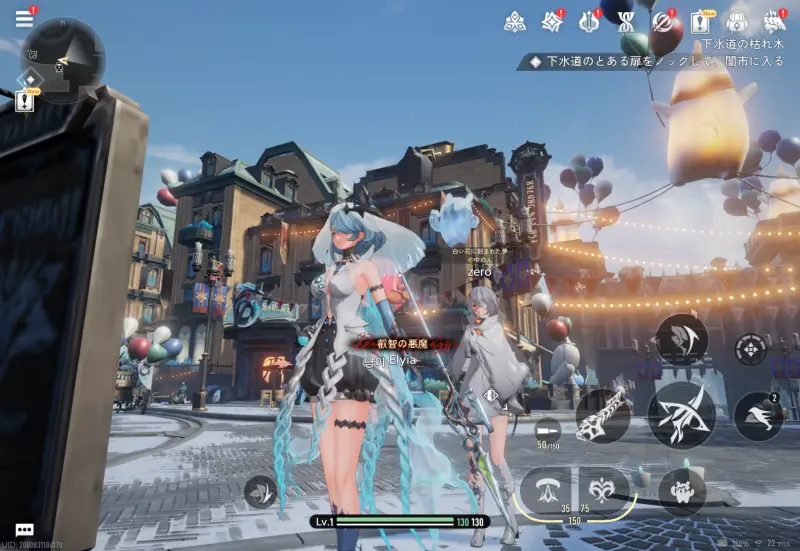Activate the skill costing 35 energy
Image resolution: width=800 pixels, height=551 pixels.
[547, 489]
